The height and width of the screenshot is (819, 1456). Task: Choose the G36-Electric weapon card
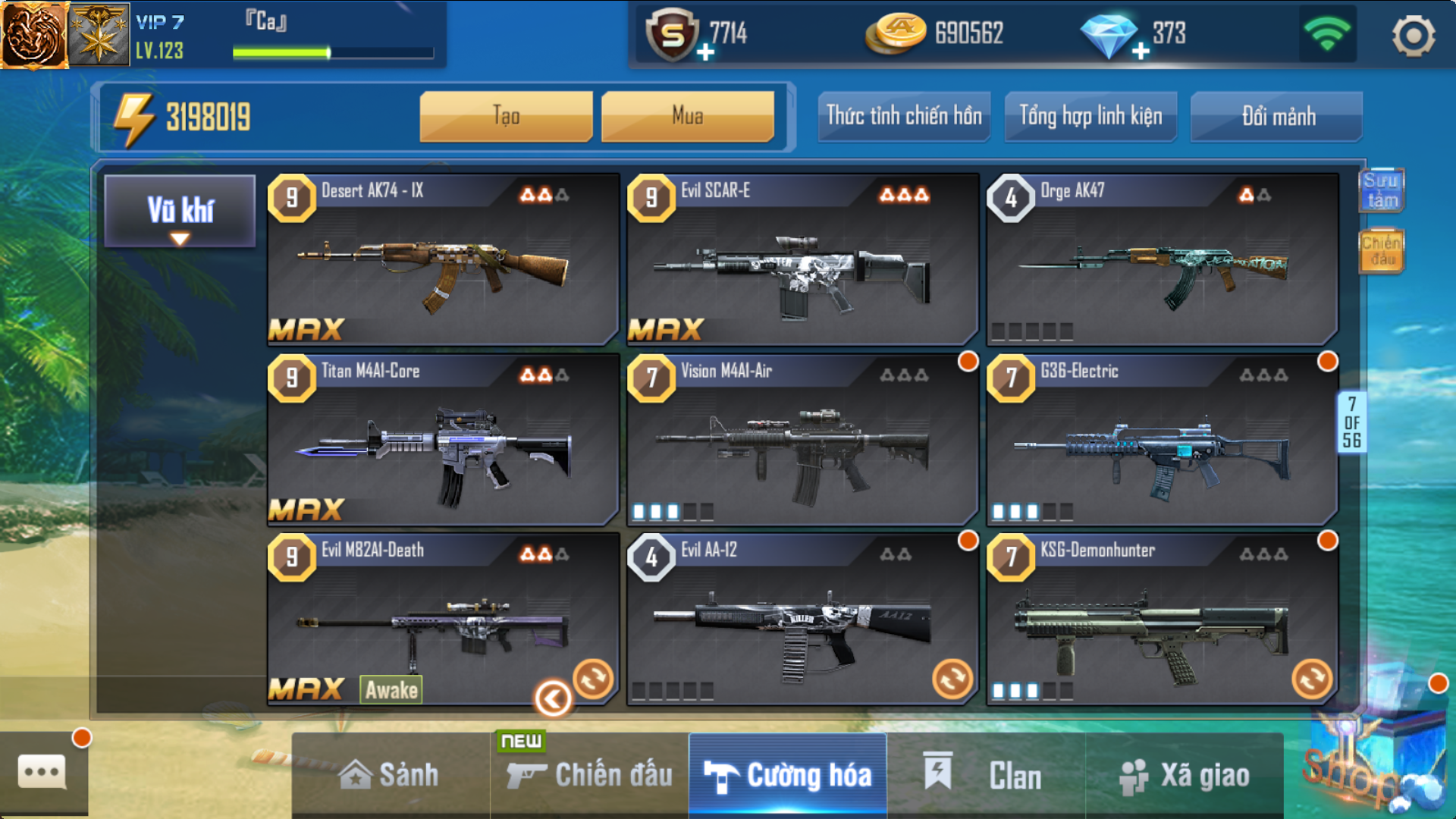(1162, 440)
